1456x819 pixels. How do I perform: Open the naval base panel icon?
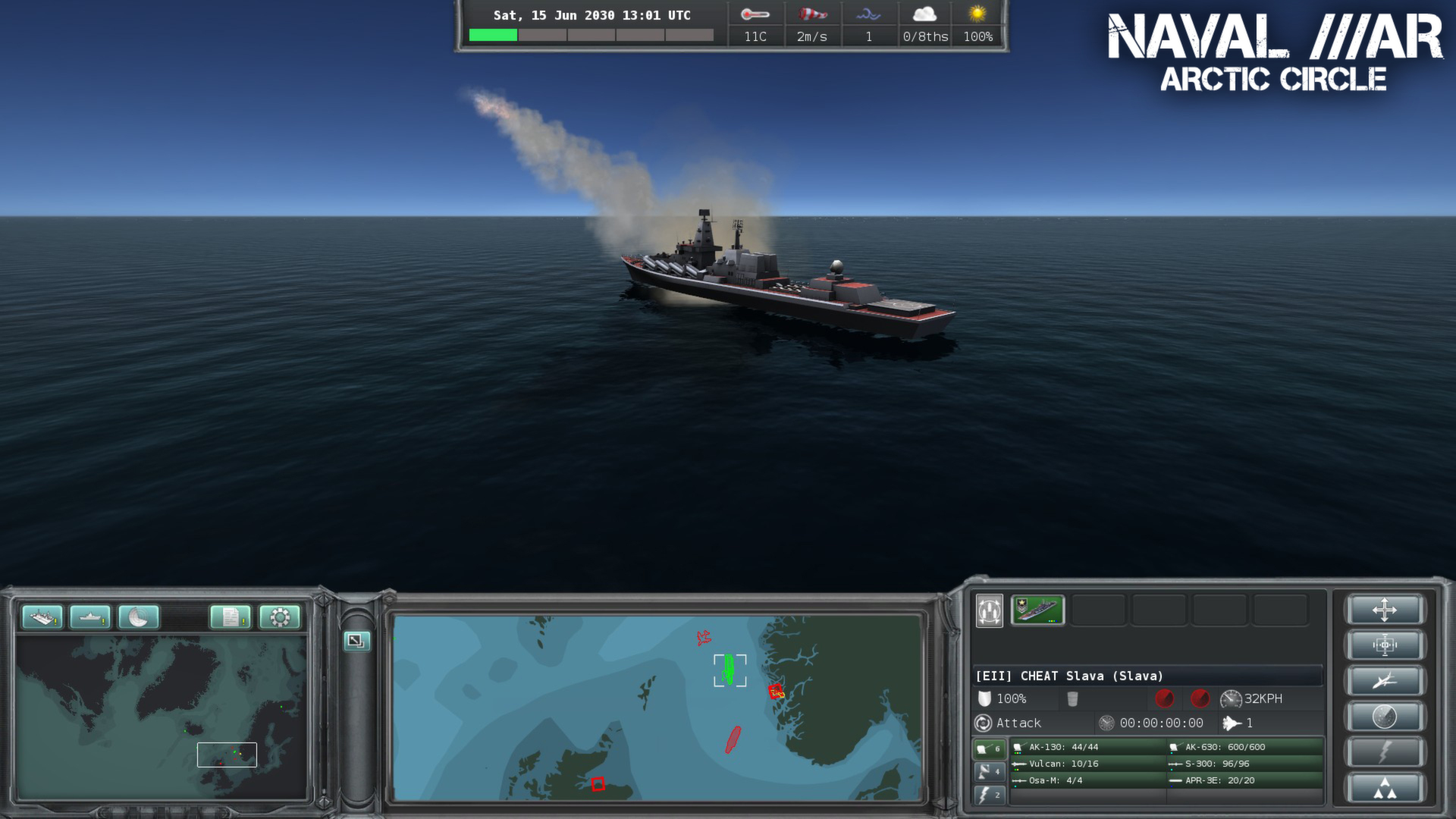[42, 618]
